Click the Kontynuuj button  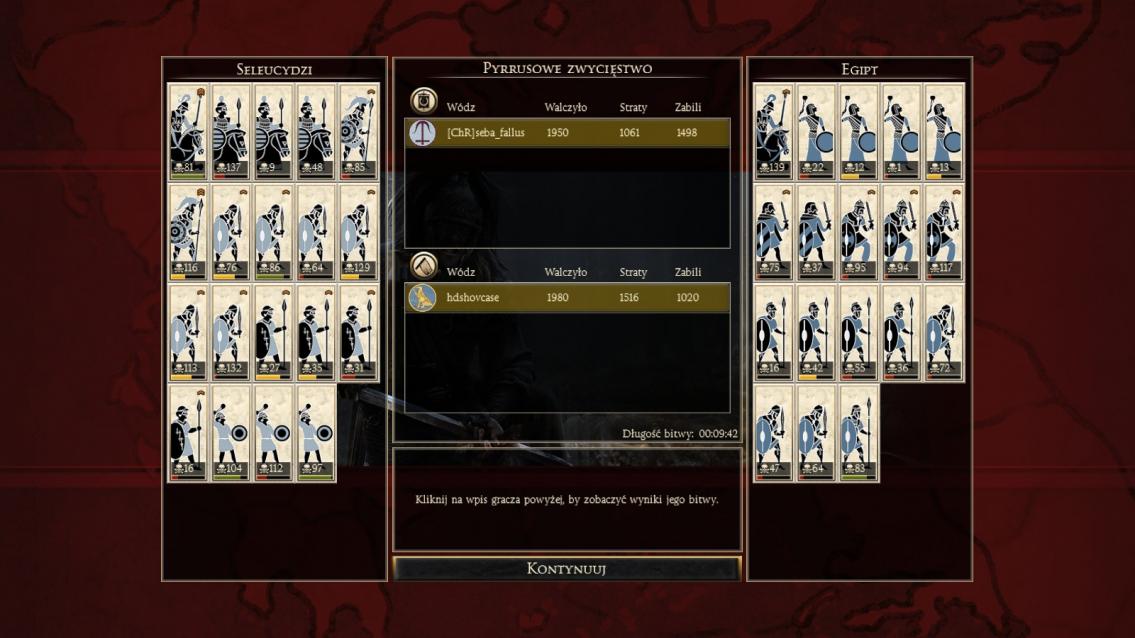click(567, 569)
